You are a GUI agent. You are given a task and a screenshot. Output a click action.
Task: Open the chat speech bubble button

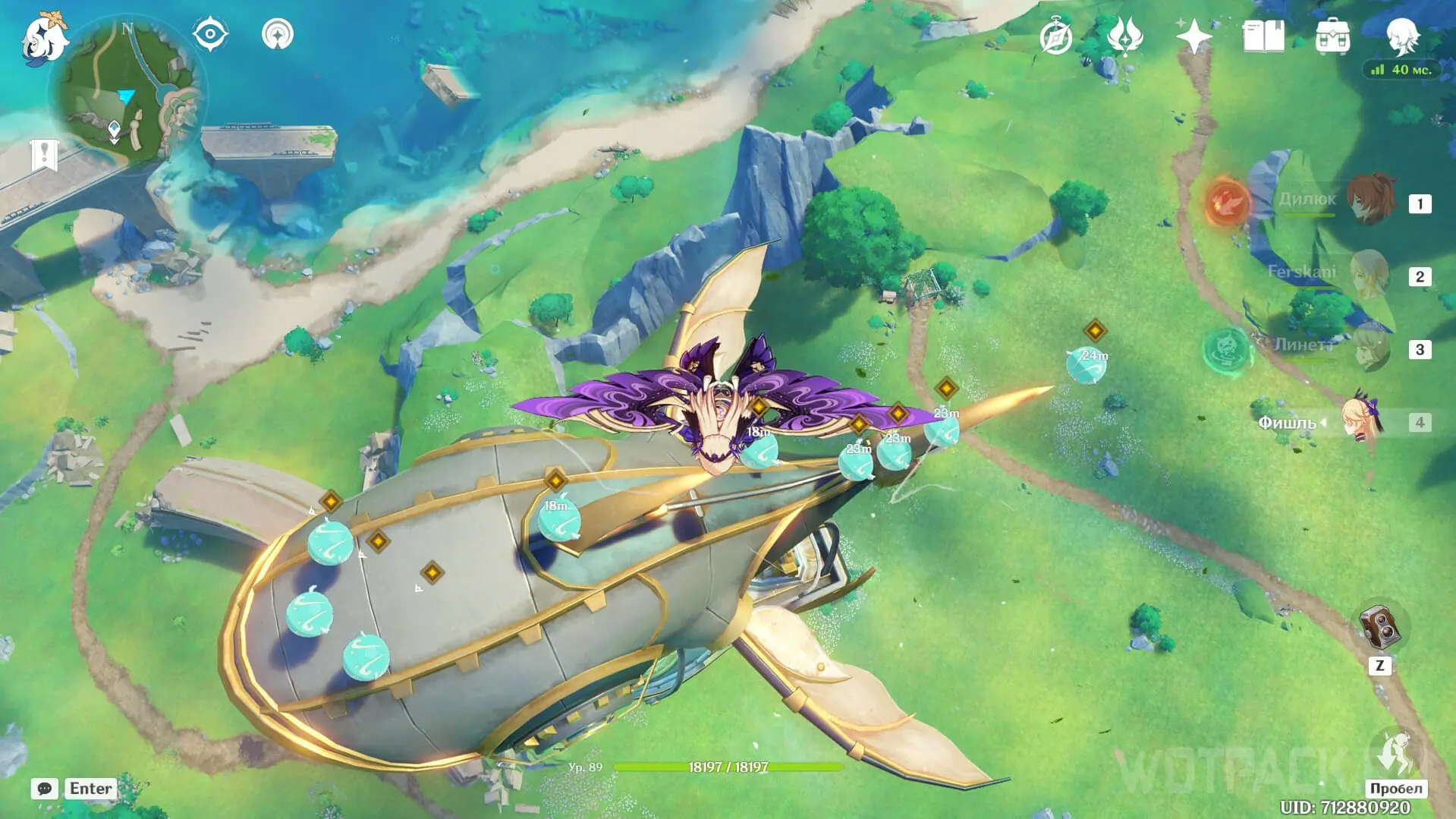pos(45,789)
